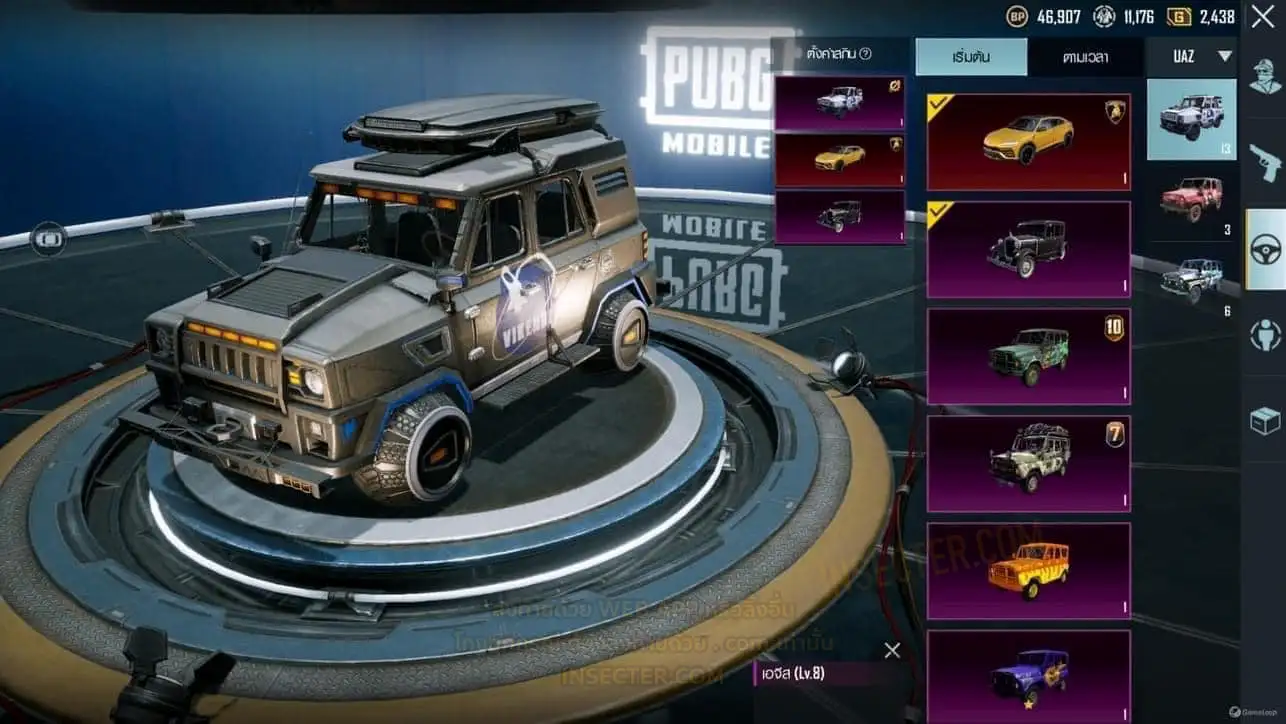Screen dimensions: 1286x724
Task: Select the green UAZ skin with level 10 badge
Action: point(1028,356)
